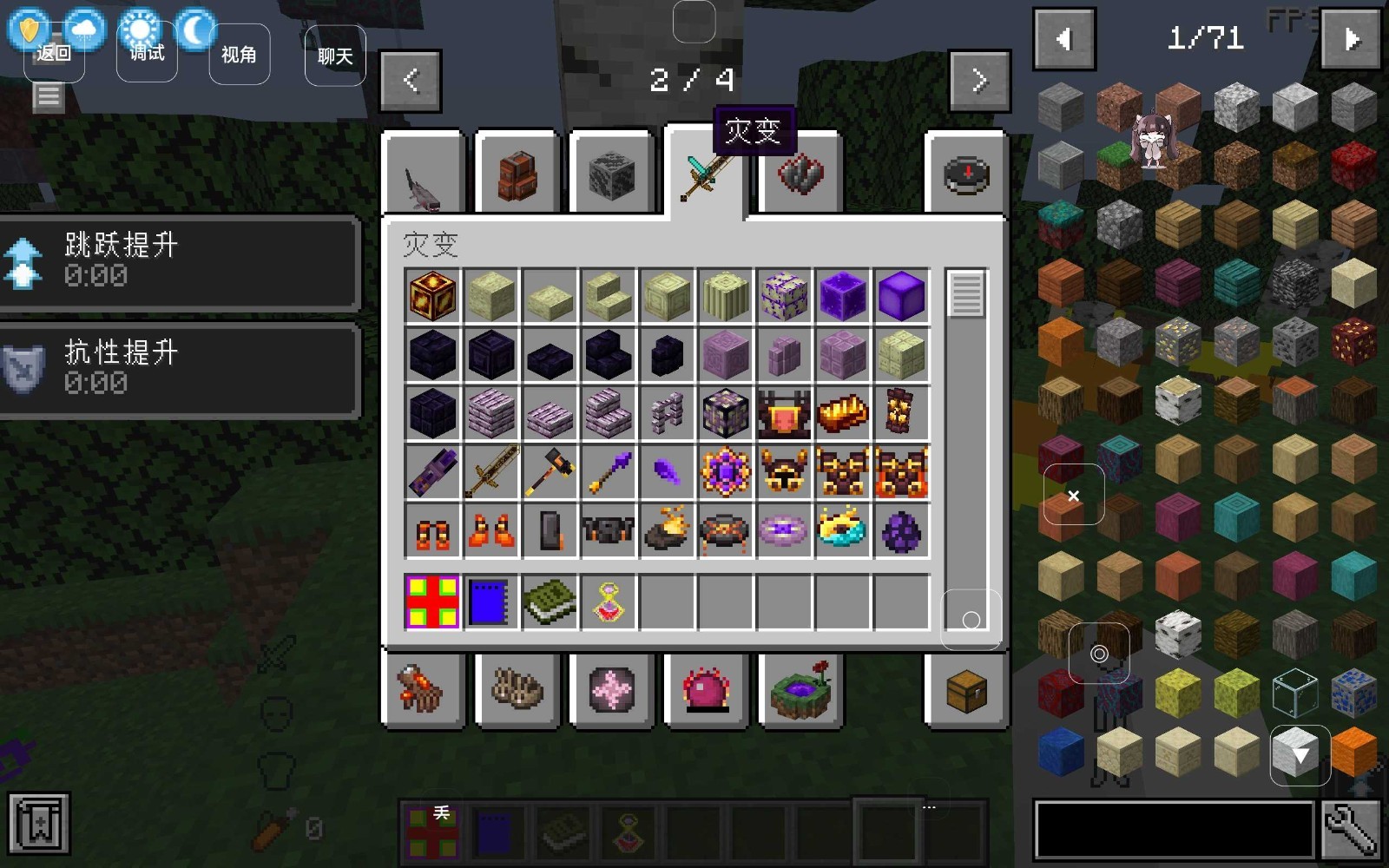Go to next creative tab page
The height and width of the screenshot is (868, 1389).
click(980, 81)
